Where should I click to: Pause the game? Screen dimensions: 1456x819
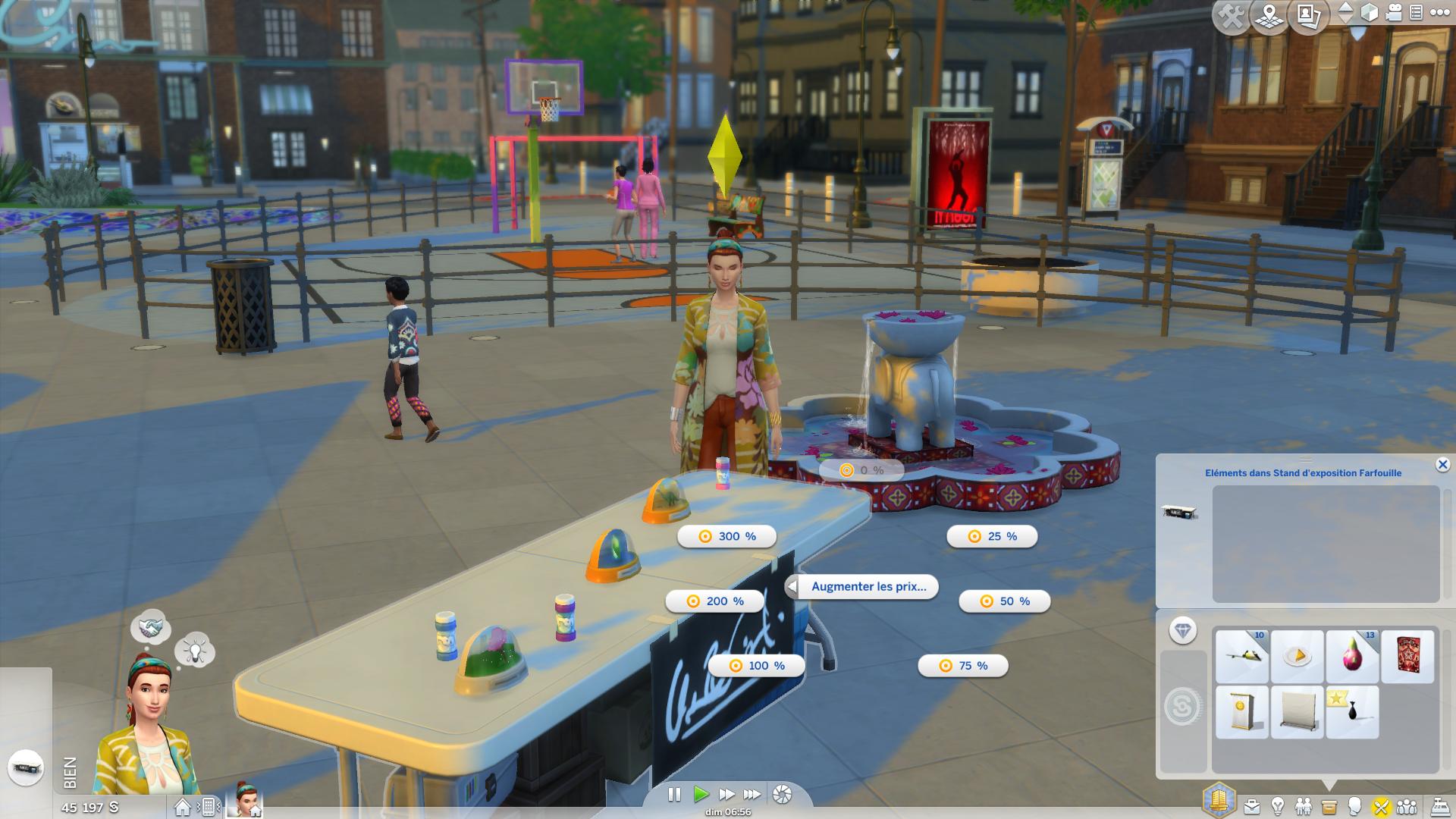click(674, 794)
